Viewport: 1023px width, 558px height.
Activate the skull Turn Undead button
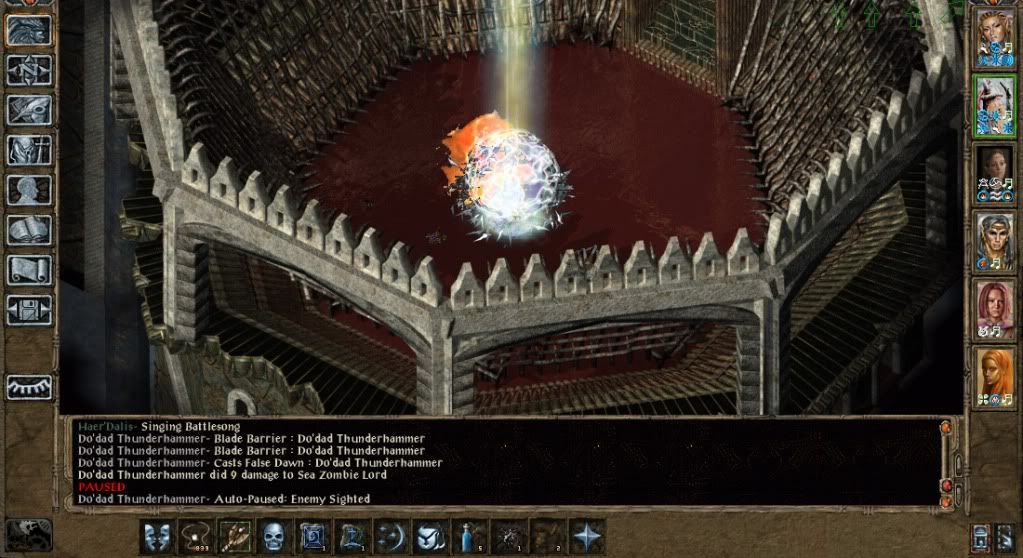(274, 536)
